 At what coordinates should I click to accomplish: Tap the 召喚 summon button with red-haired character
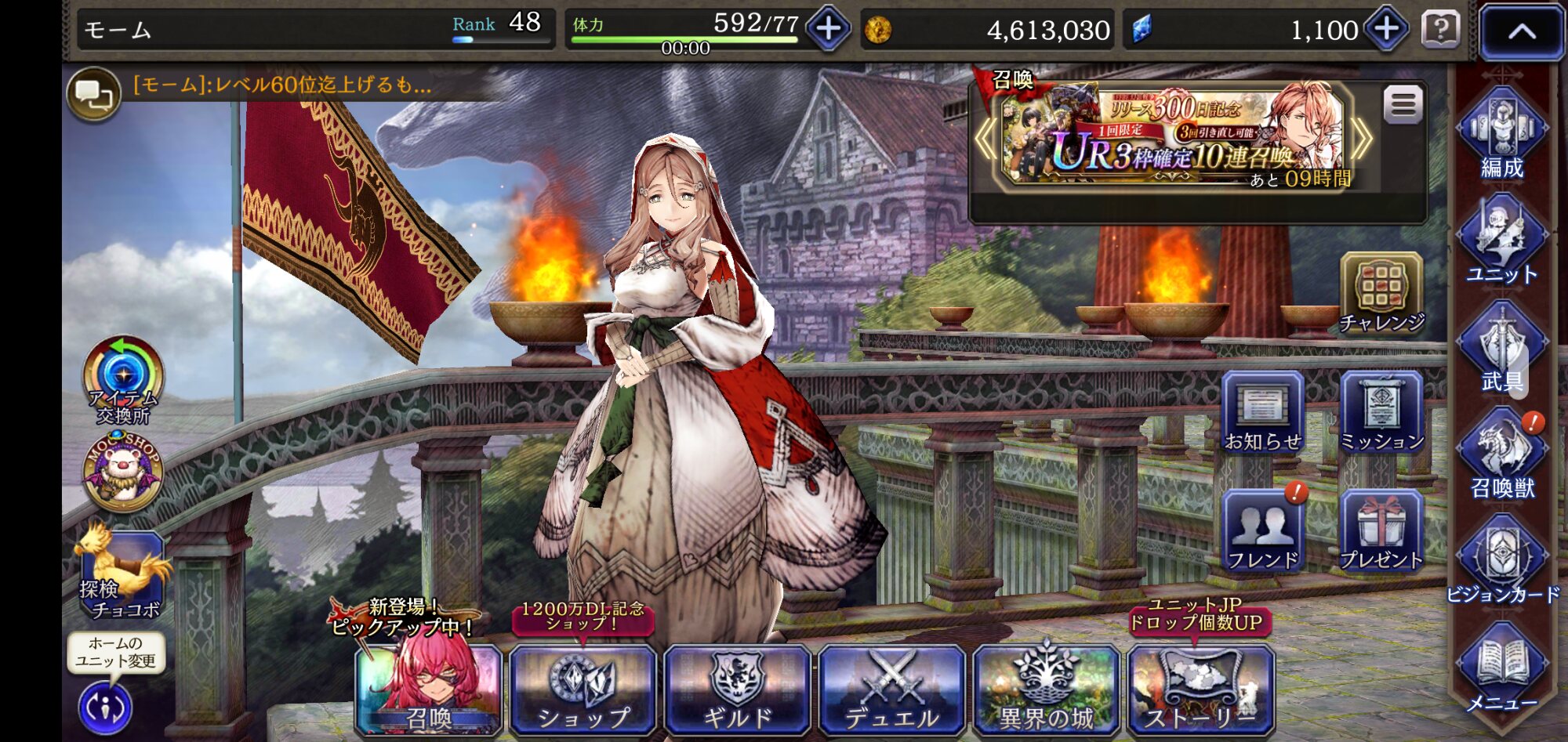coord(428,690)
